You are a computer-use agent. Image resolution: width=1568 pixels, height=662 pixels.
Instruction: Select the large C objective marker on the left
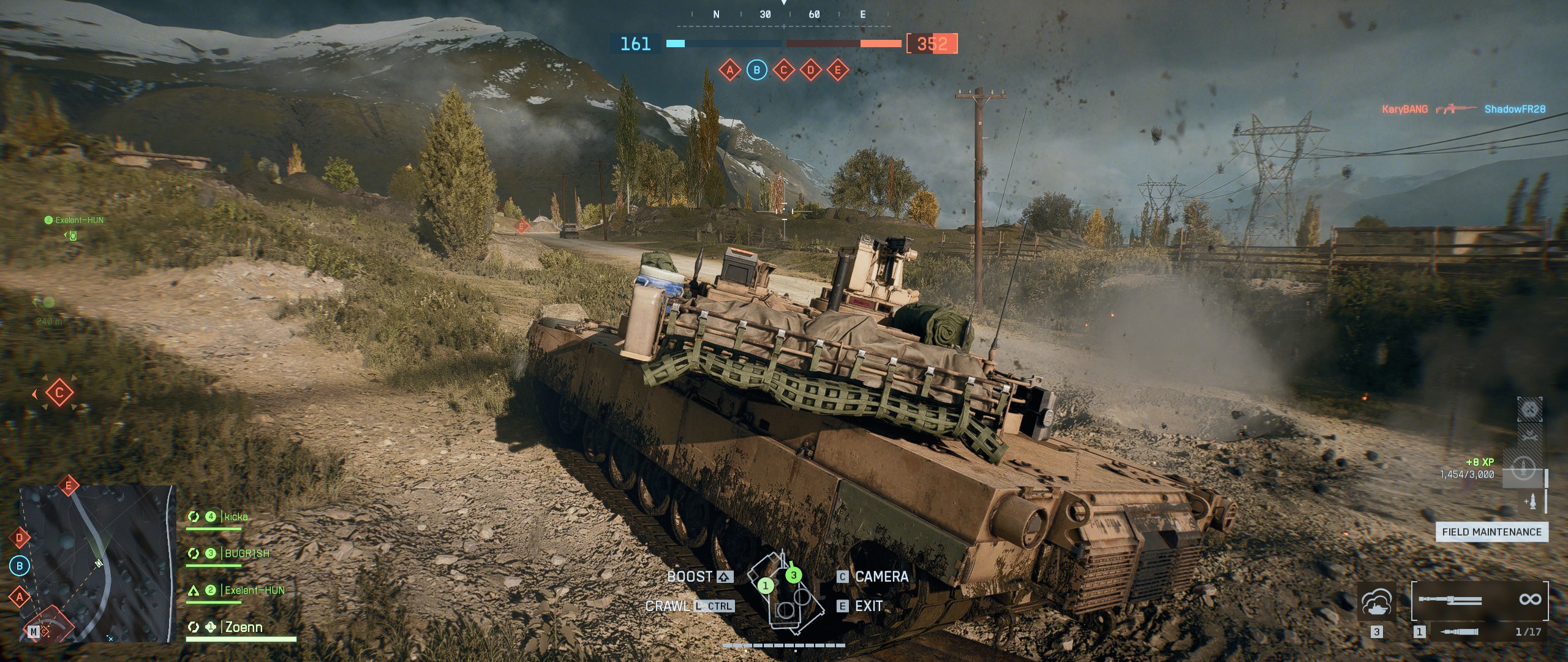point(59,392)
